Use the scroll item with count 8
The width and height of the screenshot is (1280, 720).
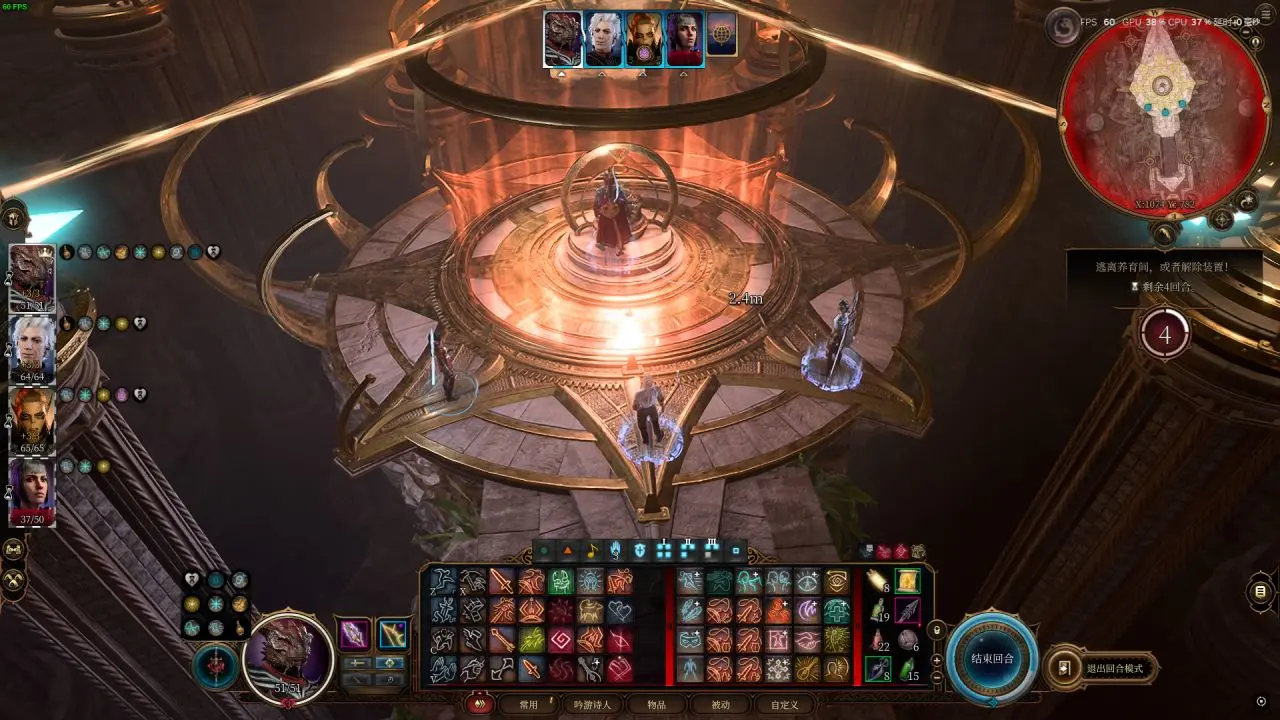(x=878, y=581)
